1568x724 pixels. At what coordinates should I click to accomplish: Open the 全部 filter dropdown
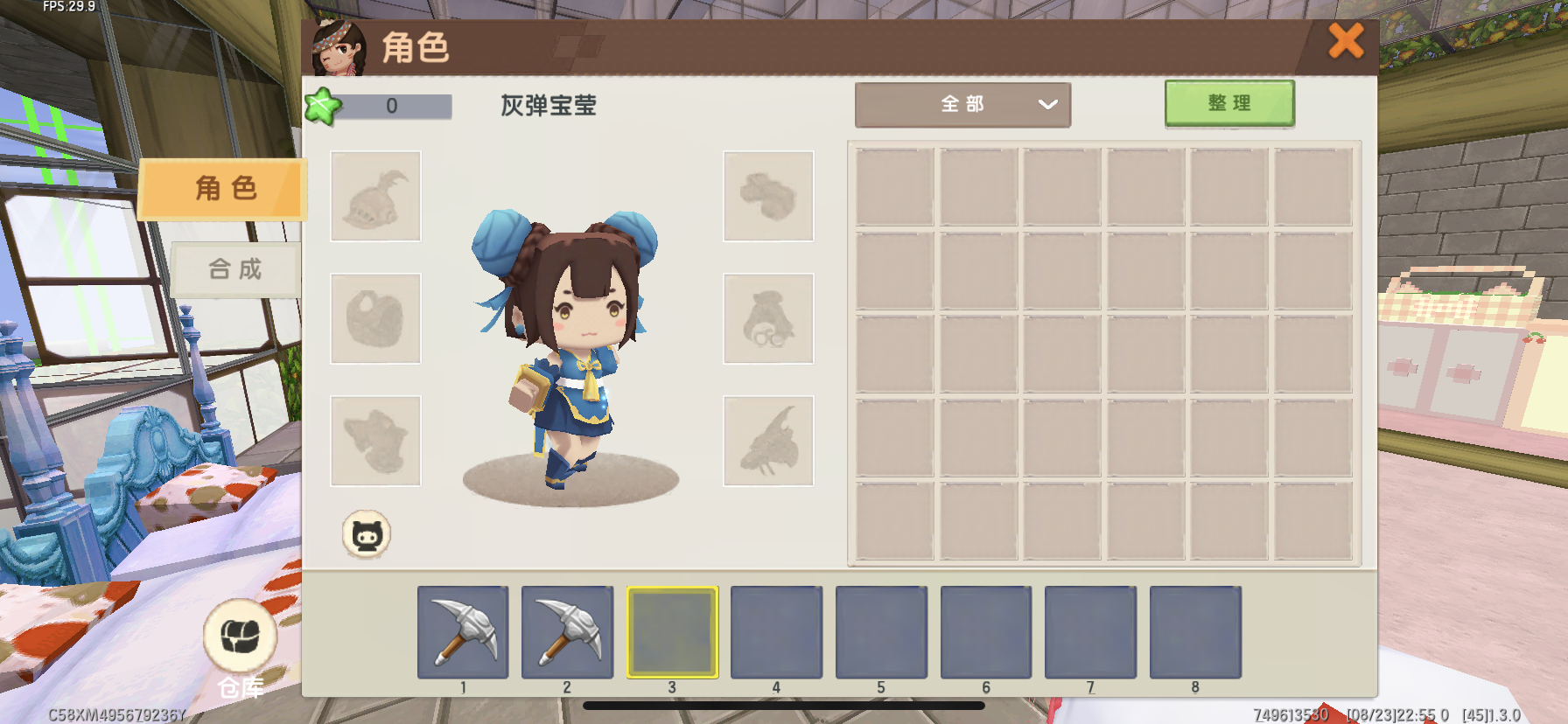coord(962,105)
